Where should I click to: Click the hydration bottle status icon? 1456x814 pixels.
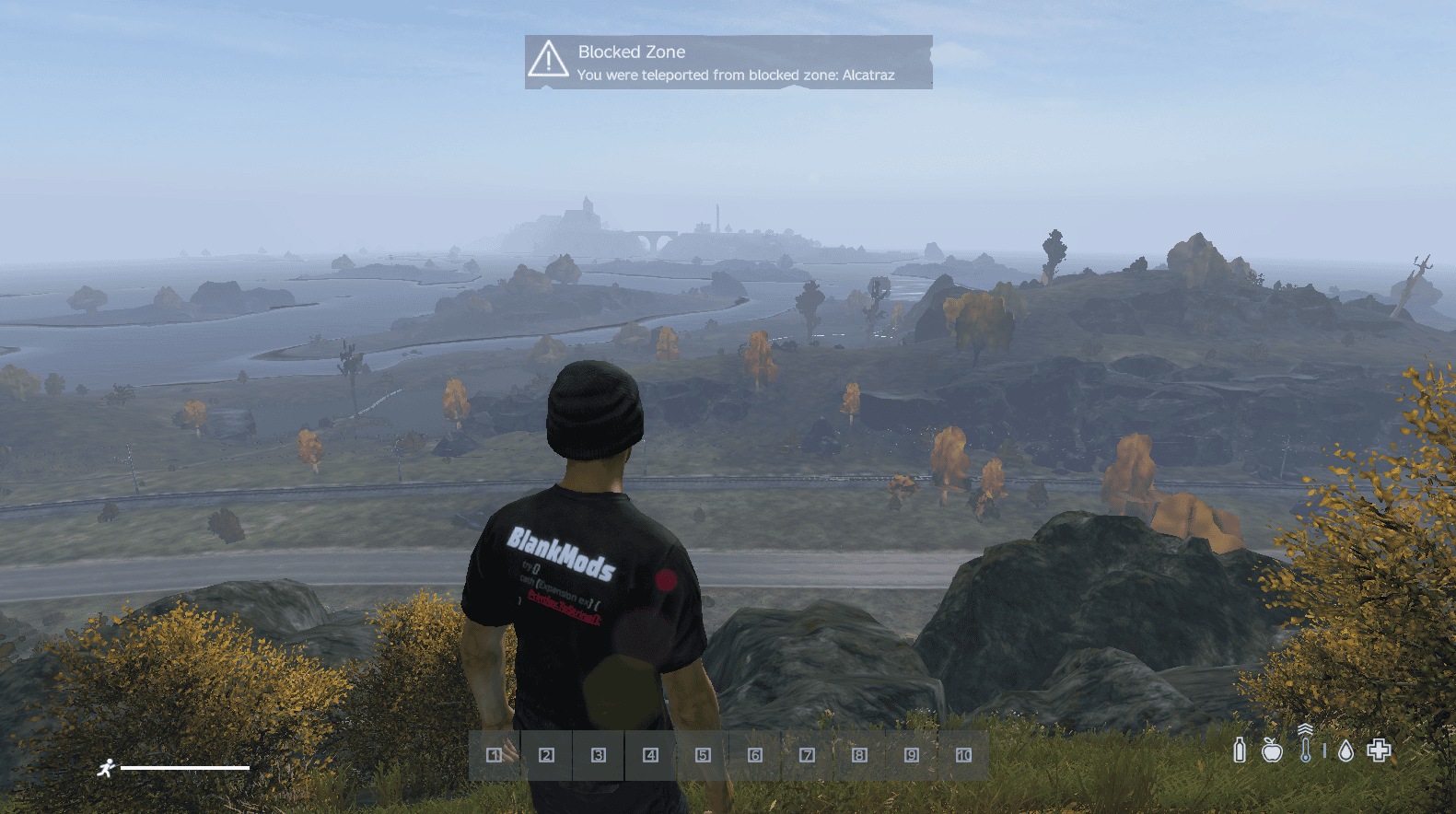pyautogui.click(x=1241, y=750)
